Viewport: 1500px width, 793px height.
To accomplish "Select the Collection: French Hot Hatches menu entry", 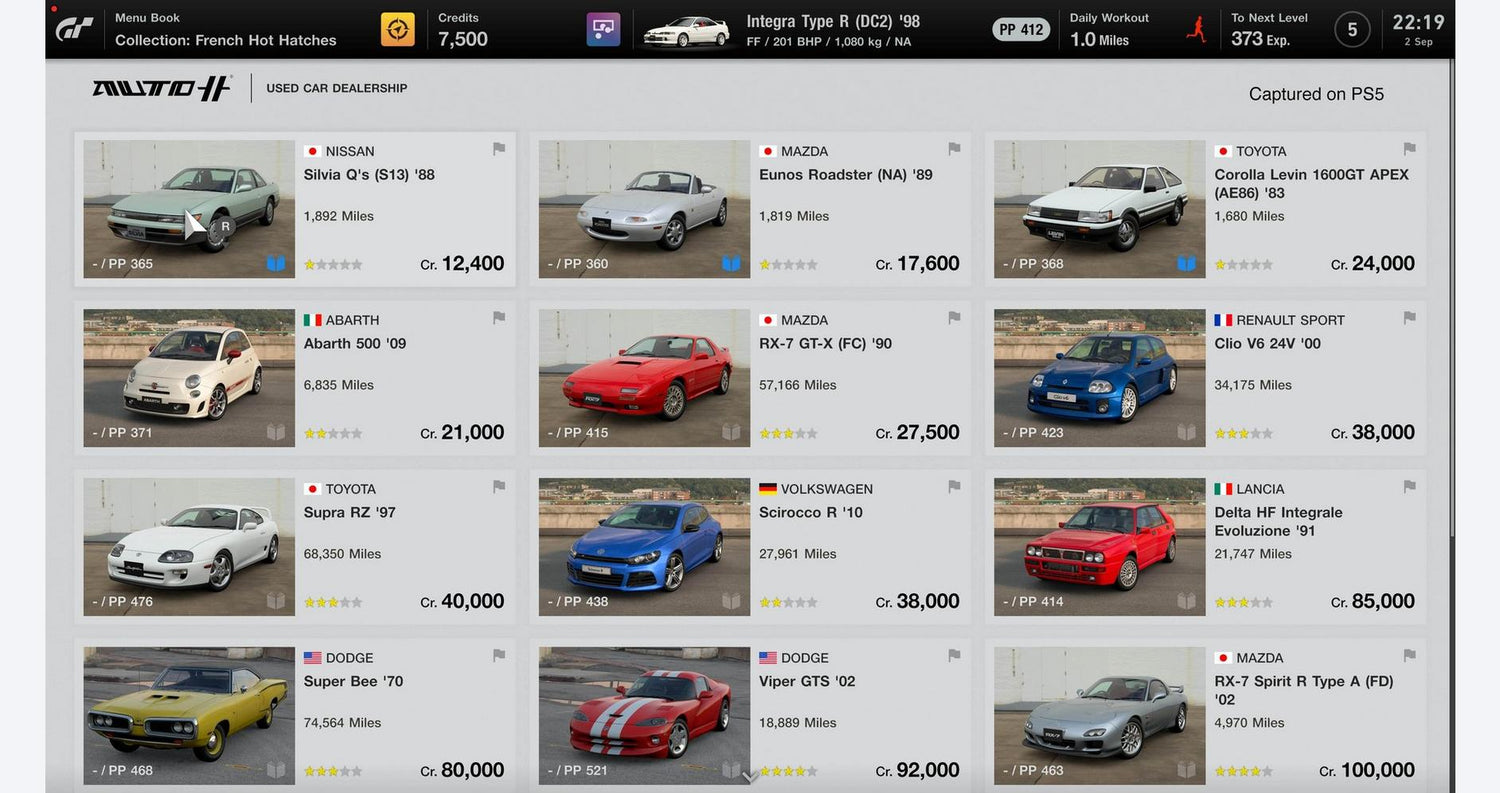I will coord(225,40).
